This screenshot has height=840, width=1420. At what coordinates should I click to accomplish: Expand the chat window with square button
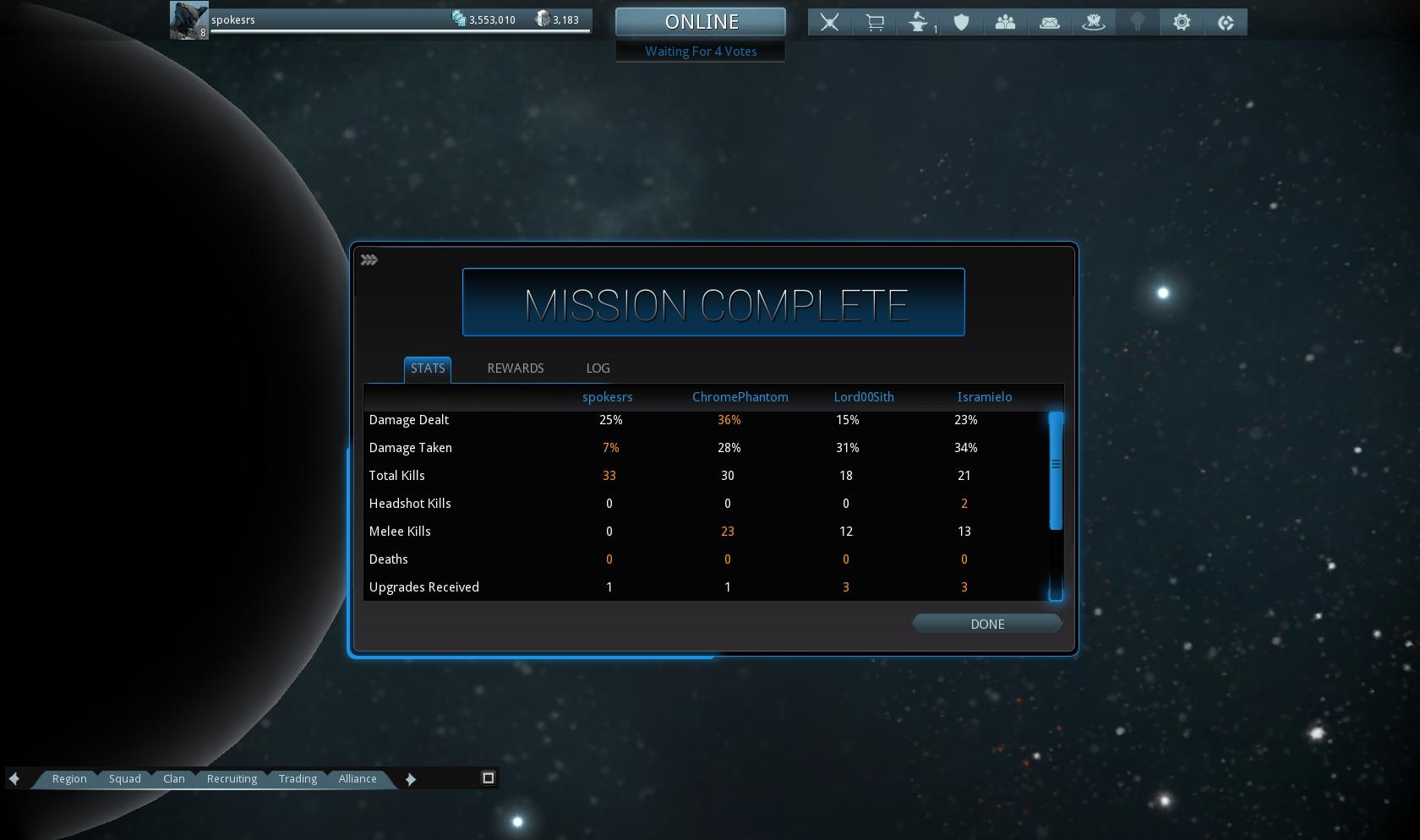pyautogui.click(x=488, y=778)
